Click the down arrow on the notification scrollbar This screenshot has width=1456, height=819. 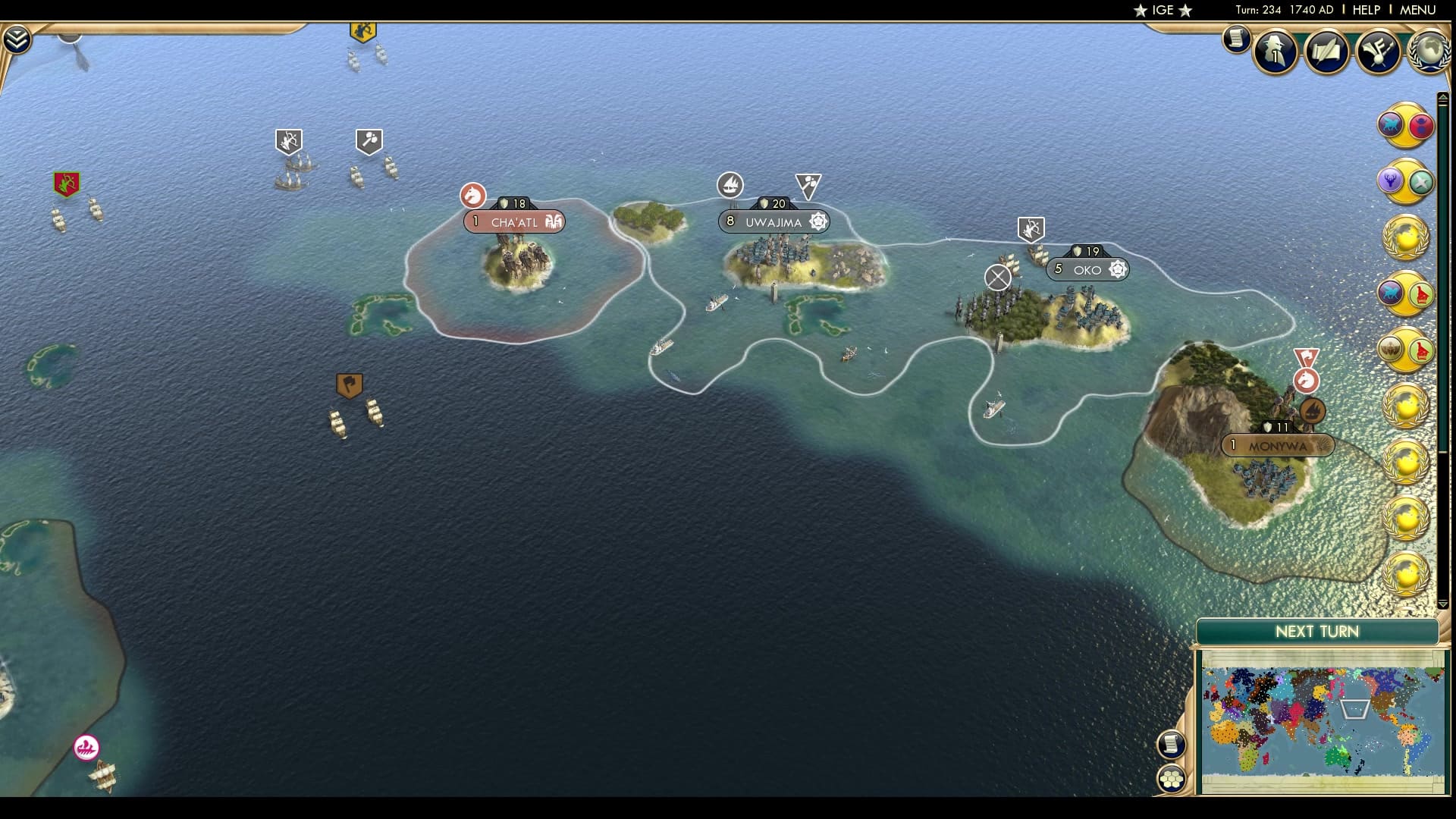(x=1443, y=604)
